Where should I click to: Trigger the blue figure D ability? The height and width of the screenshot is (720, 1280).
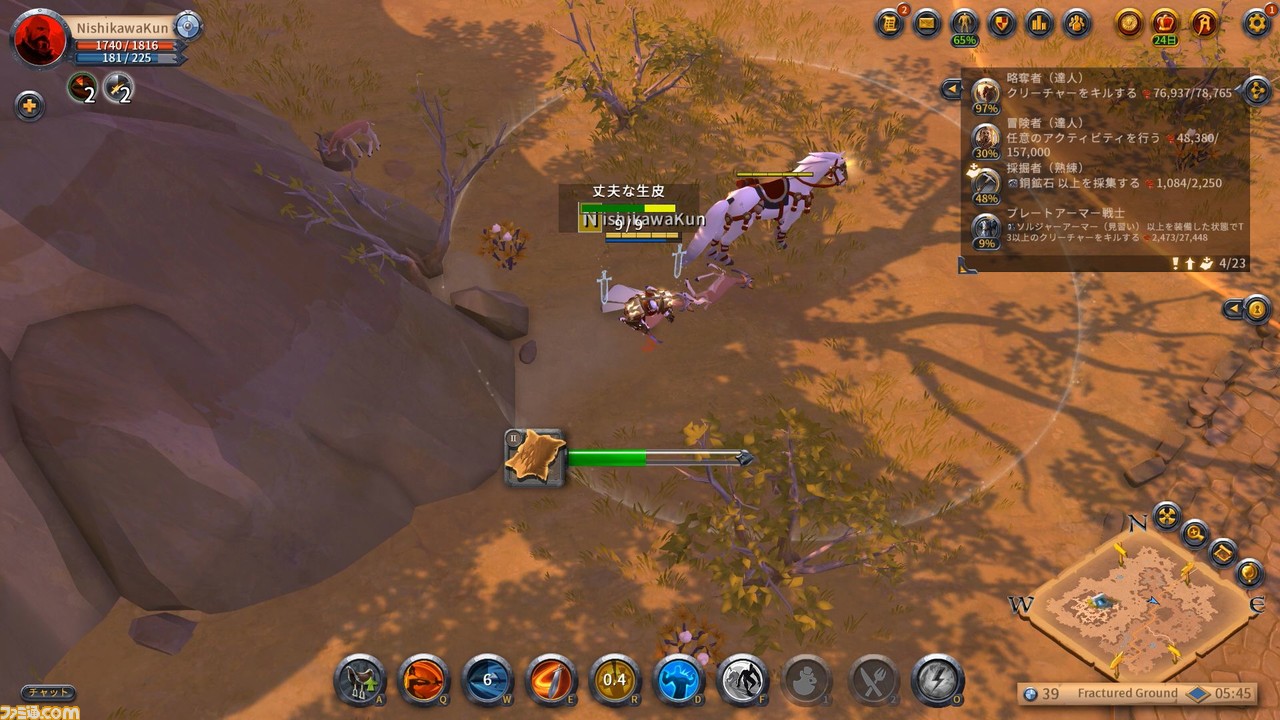click(x=680, y=681)
